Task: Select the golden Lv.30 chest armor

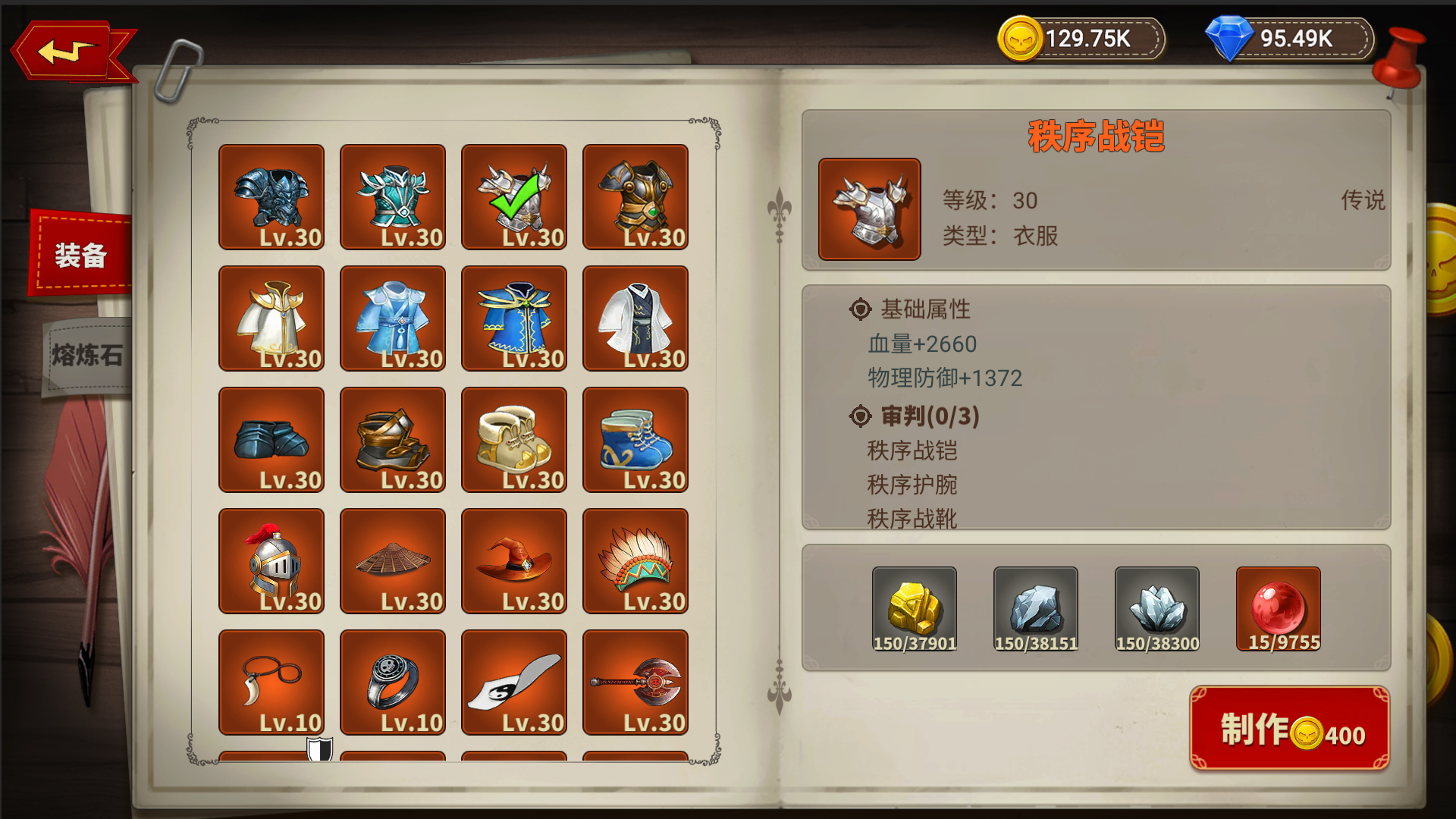Action: [x=635, y=197]
